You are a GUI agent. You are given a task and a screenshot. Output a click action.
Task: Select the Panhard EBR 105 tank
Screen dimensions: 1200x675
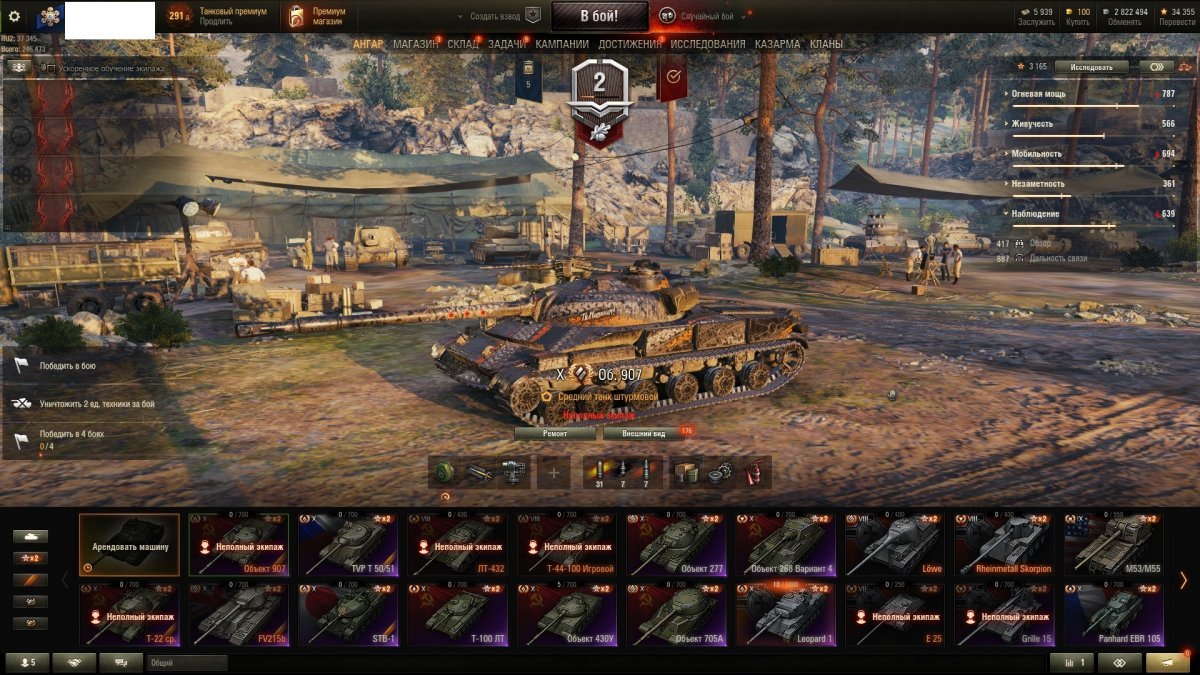pyautogui.click(x=1113, y=615)
